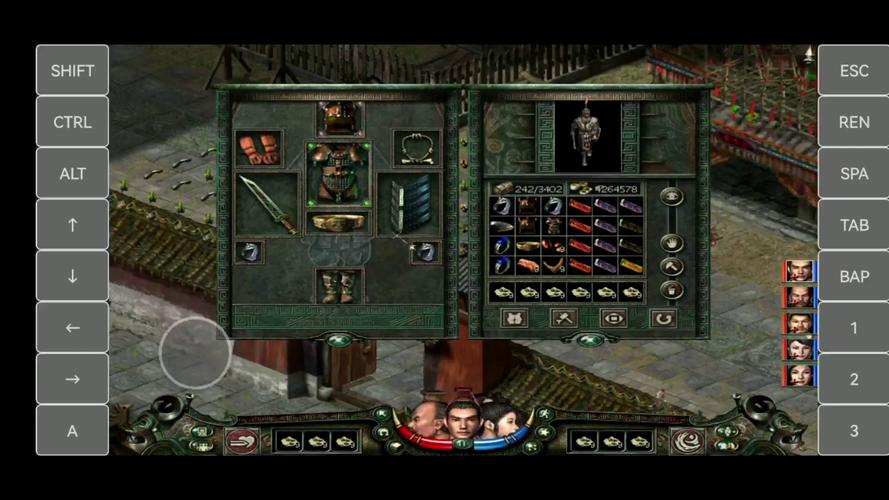Click the circular arrow refresh button
The image size is (889, 500).
click(x=662, y=318)
